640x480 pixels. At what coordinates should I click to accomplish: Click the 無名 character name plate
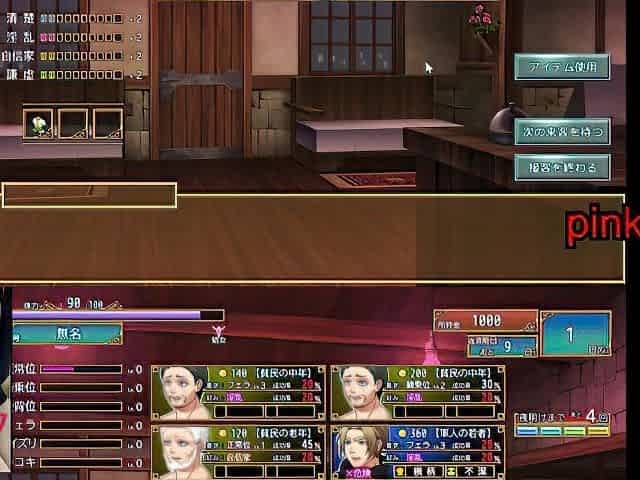point(66,334)
